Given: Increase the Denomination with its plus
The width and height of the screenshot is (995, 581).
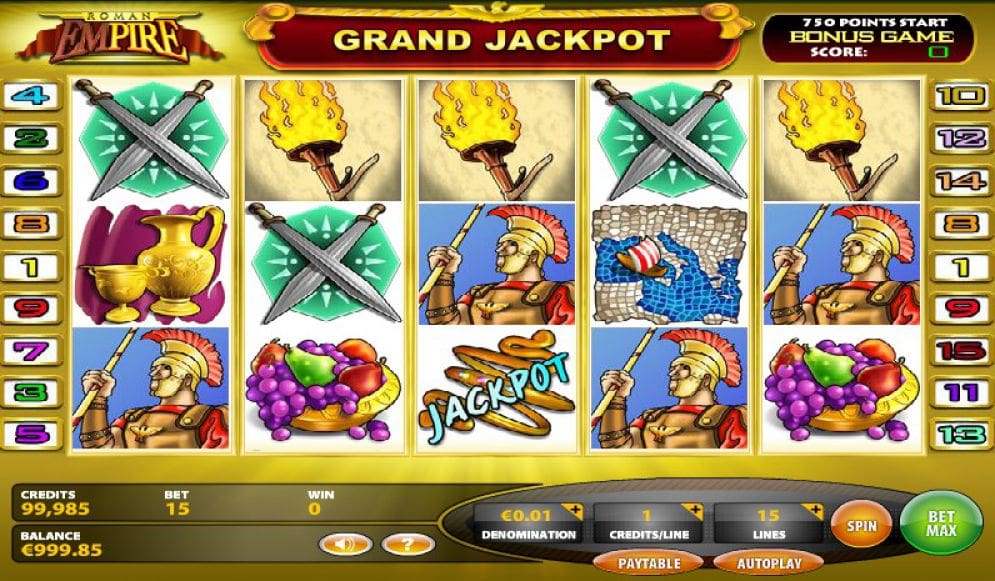Looking at the screenshot, I should click(x=573, y=512).
